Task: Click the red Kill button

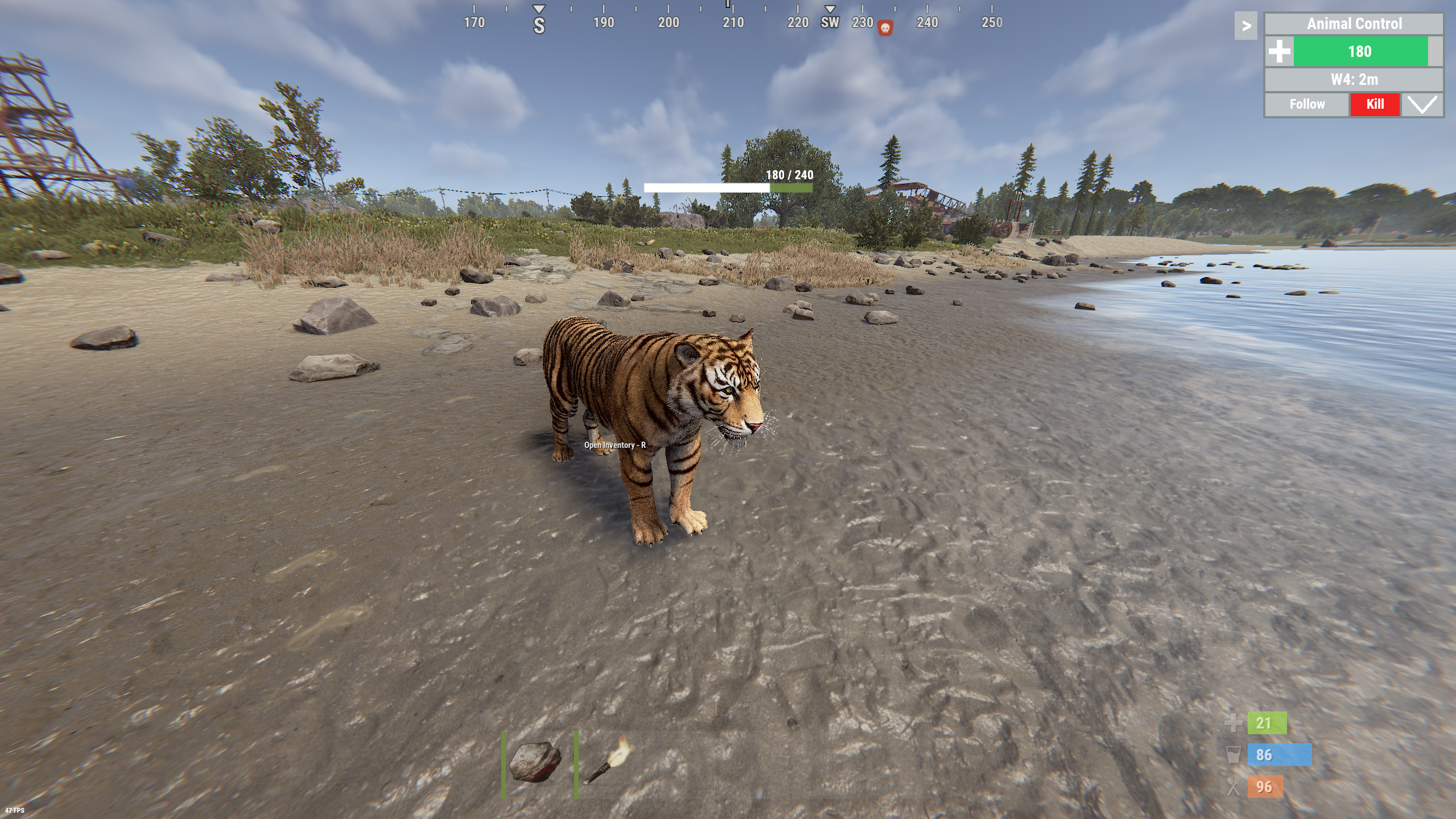Action: [1375, 104]
